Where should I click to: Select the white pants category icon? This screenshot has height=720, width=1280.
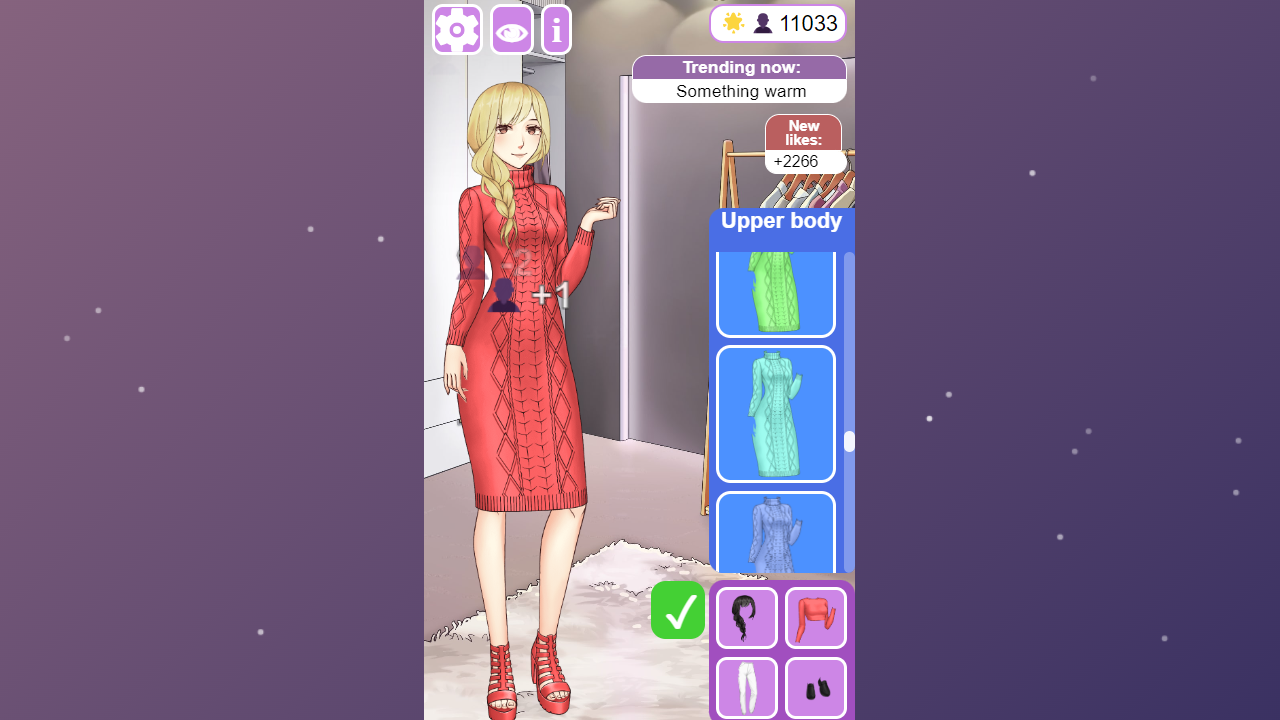coord(746,688)
